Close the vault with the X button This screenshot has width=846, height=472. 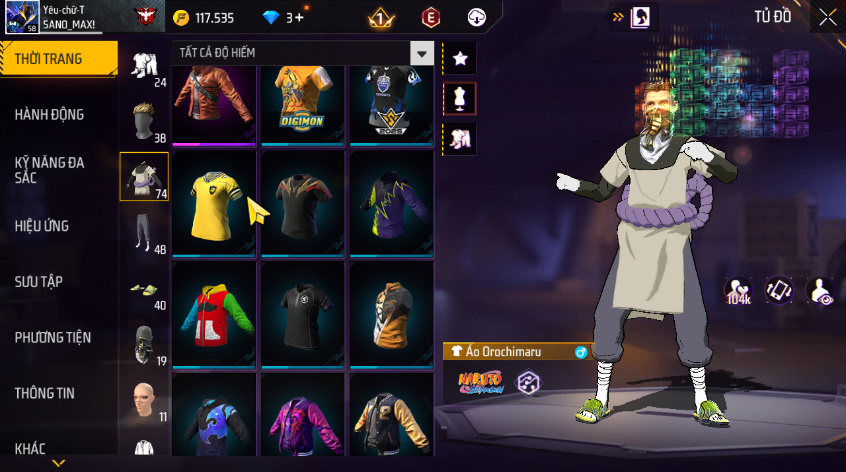[828, 17]
